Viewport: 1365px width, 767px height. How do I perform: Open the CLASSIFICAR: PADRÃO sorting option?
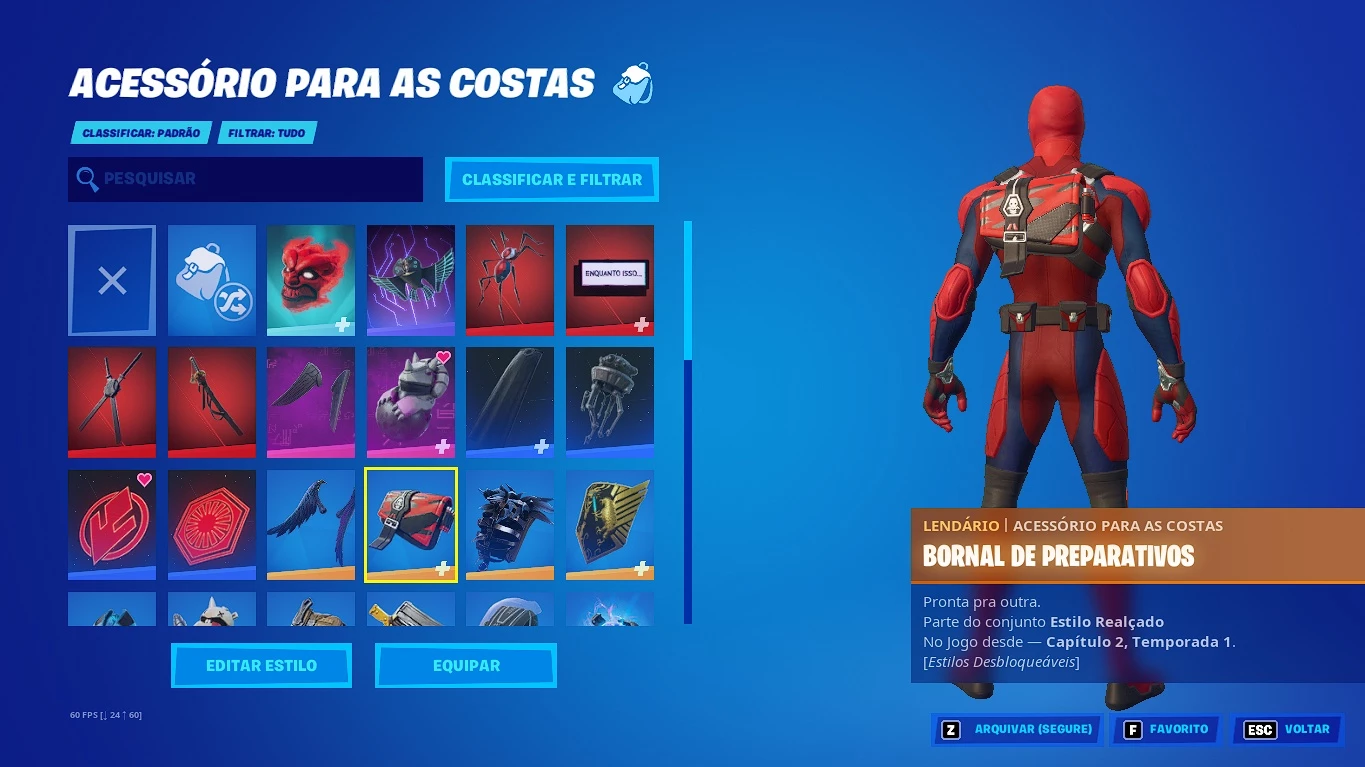(141, 132)
